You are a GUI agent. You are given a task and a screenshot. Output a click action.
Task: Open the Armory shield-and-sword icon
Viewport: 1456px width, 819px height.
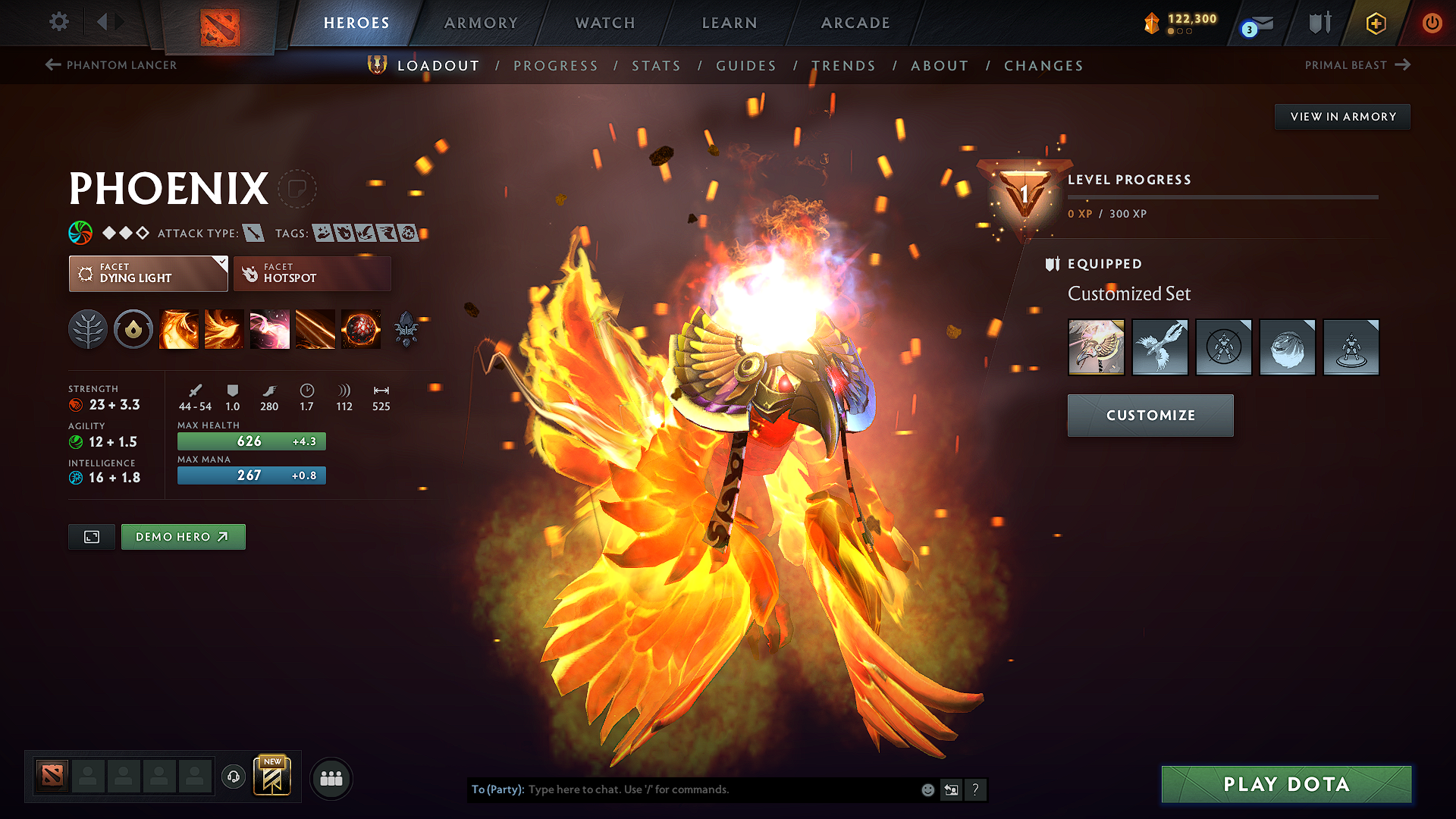coord(1317,23)
